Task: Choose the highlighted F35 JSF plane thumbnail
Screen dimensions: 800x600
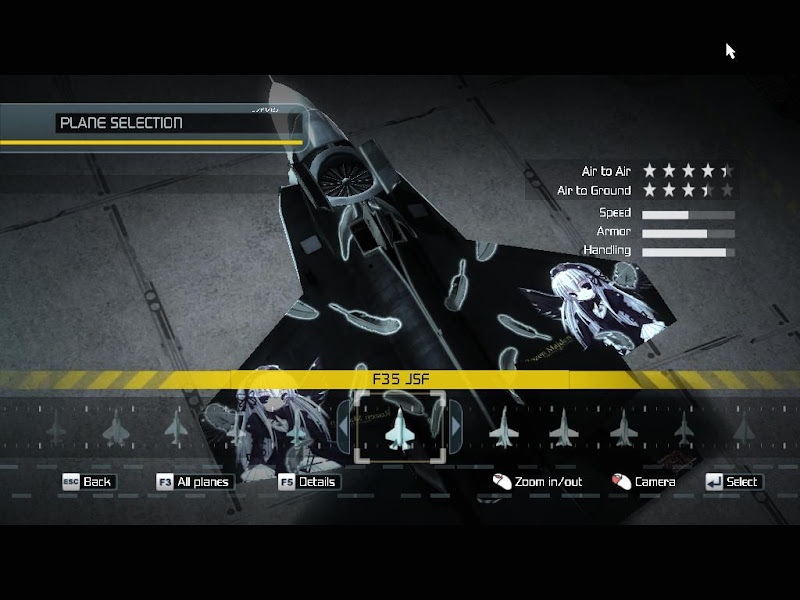Action: coord(400,427)
